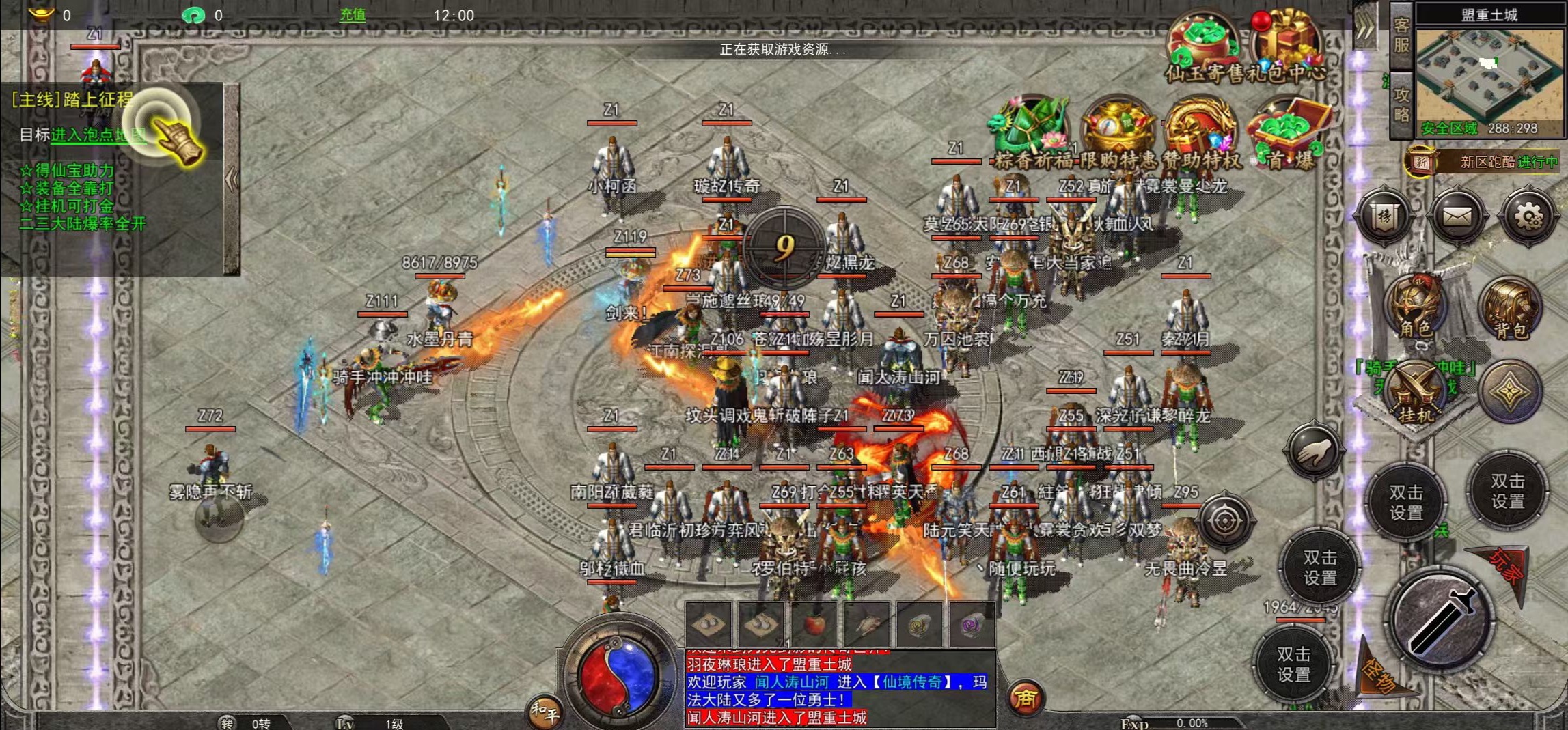Open the 背包 backpack

tap(1510, 309)
